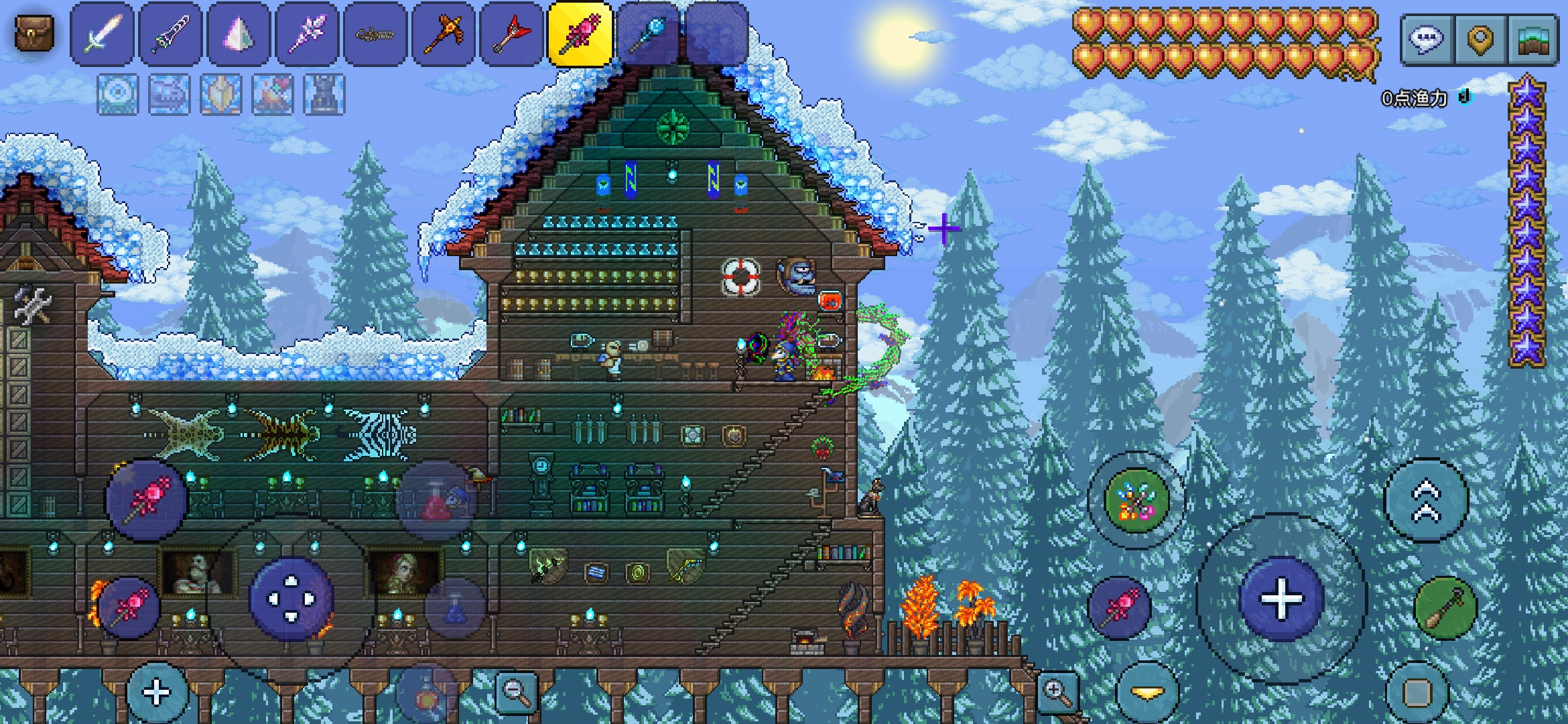Image resolution: width=1568 pixels, height=724 pixels.
Task: Tap the map pin button
Action: (x=1480, y=40)
